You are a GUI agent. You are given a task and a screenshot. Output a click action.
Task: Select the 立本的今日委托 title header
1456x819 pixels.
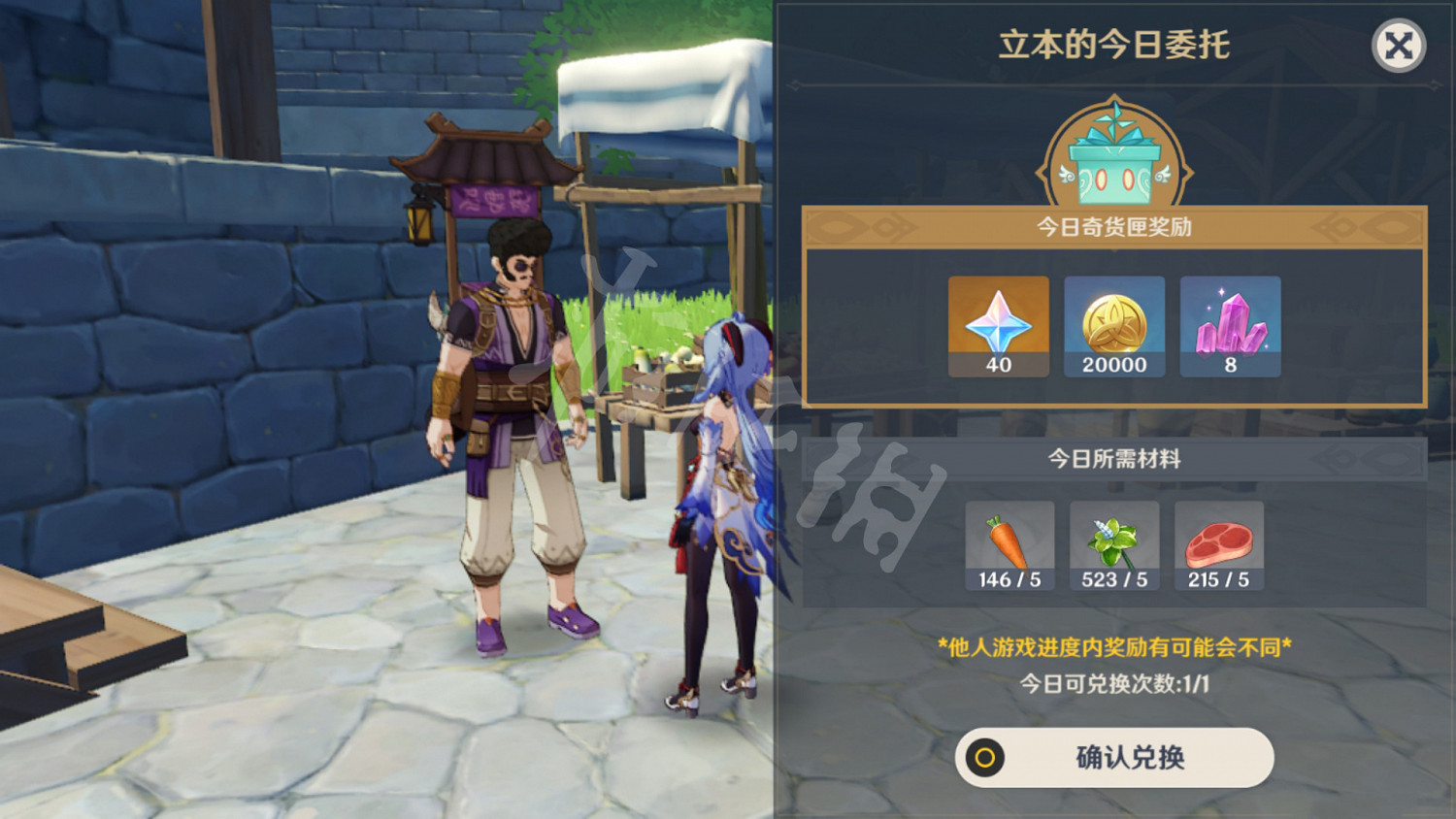pyautogui.click(x=1114, y=44)
